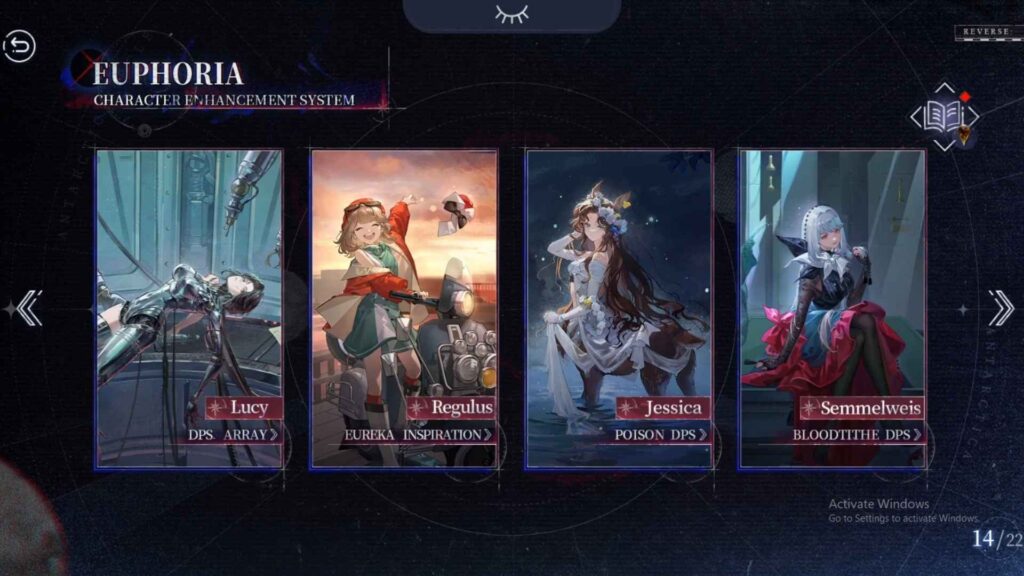Open the book guide icon

click(943, 117)
